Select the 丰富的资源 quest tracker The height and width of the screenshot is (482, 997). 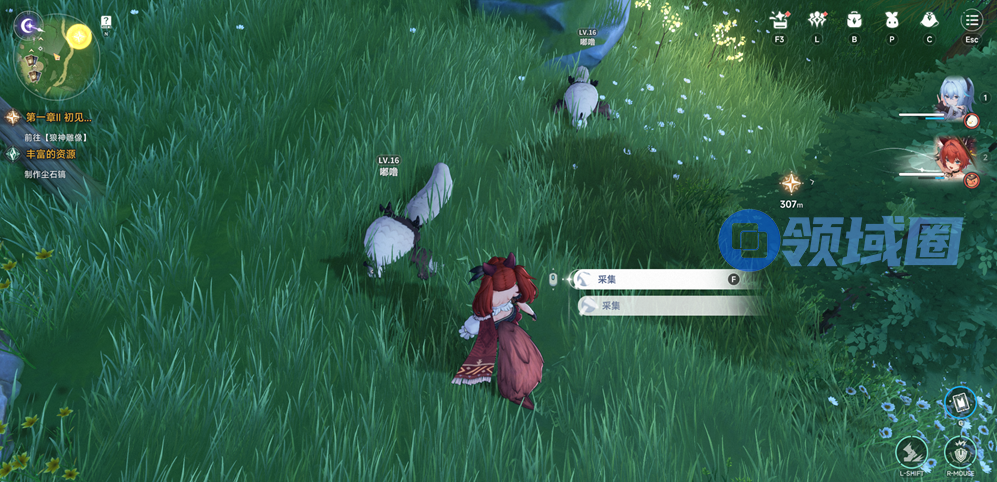(x=50, y=155)
